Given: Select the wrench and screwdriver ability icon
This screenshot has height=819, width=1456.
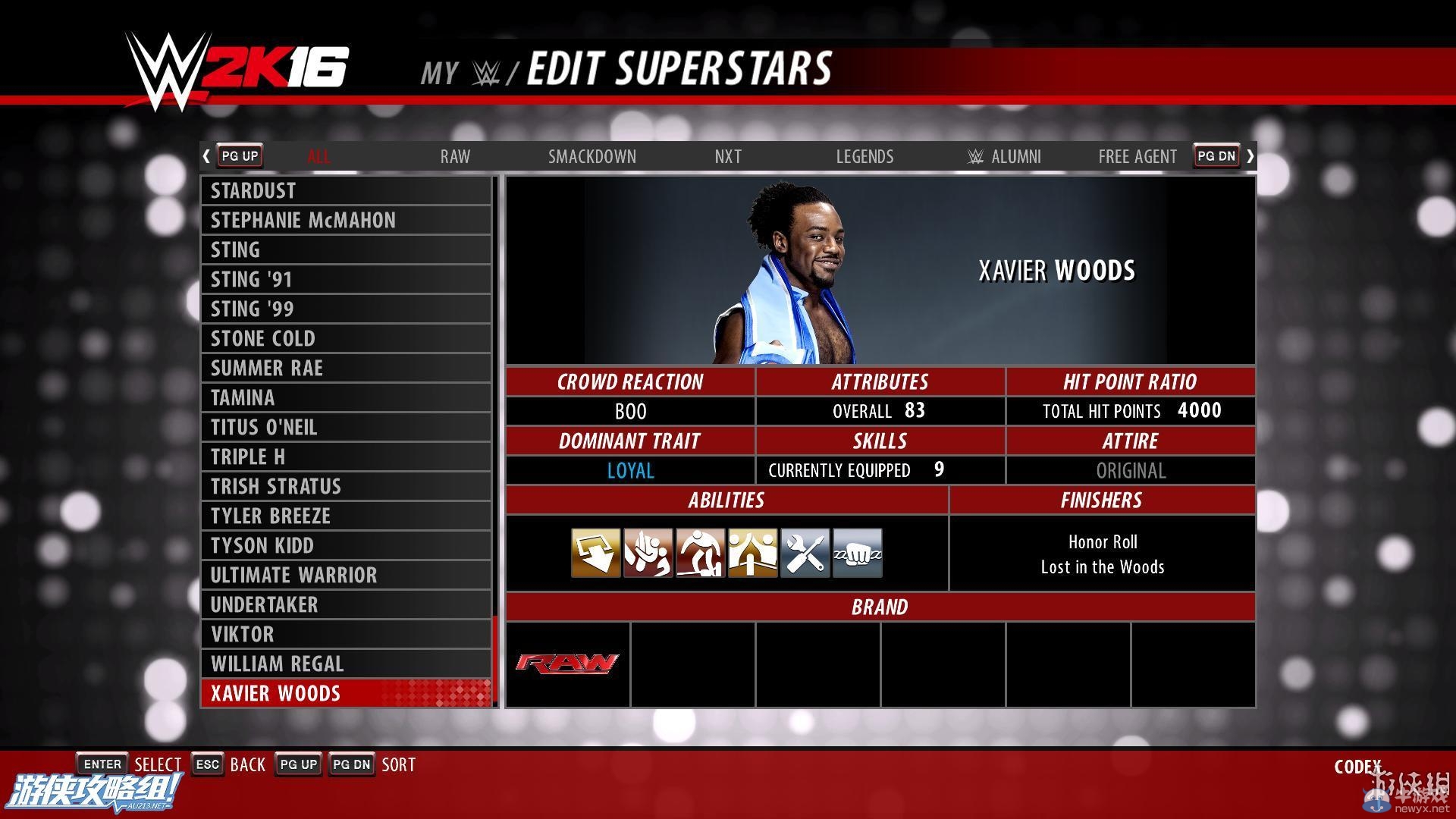Looking at the screenshot, I should pyautogui.click(x=804, y=553).
